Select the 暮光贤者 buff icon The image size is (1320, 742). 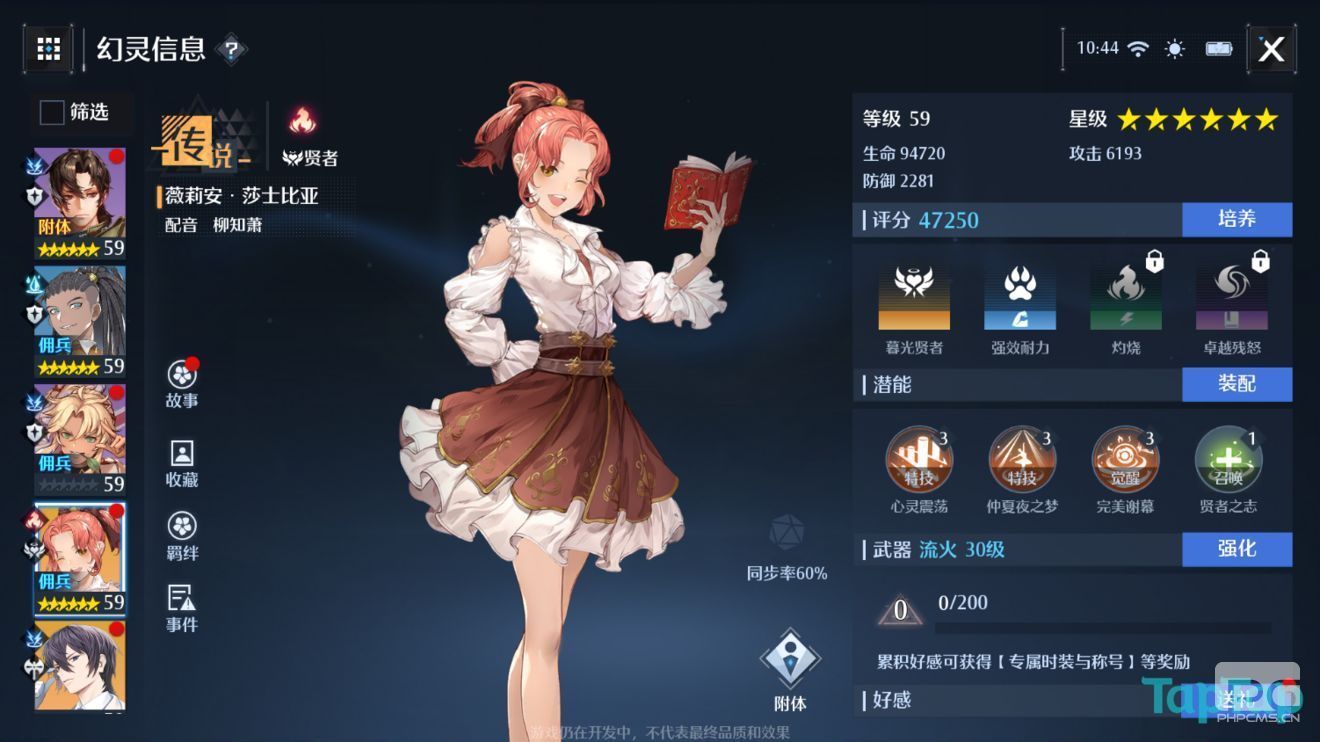tap(914, 298)
